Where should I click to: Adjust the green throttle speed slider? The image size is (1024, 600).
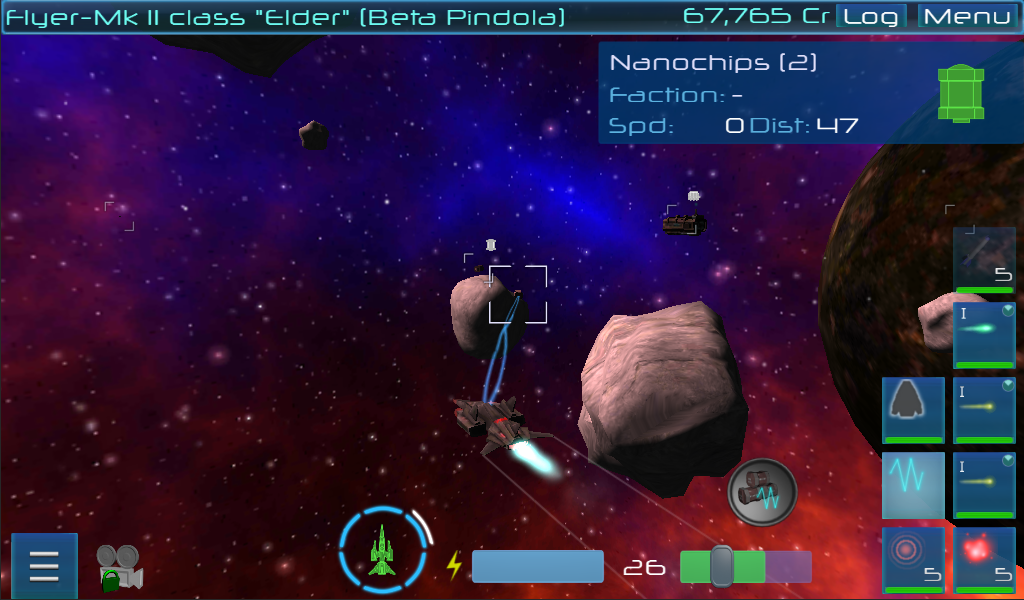(x=721, y=566)
